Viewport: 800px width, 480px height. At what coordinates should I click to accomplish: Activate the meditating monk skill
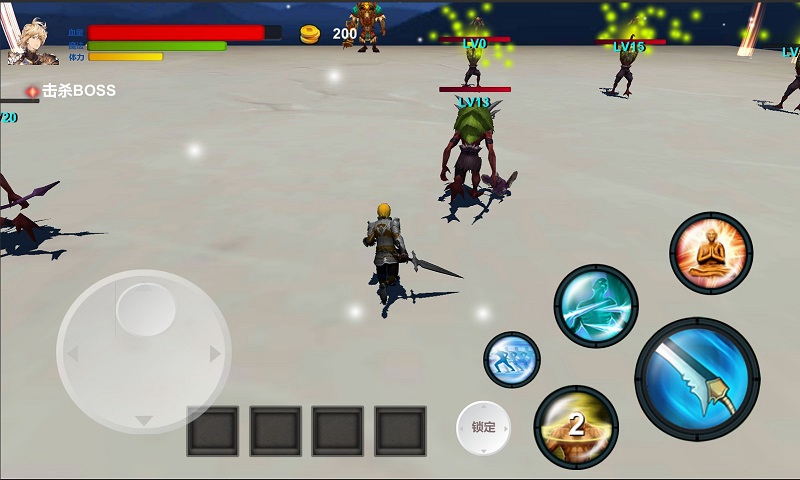(711, 253)
